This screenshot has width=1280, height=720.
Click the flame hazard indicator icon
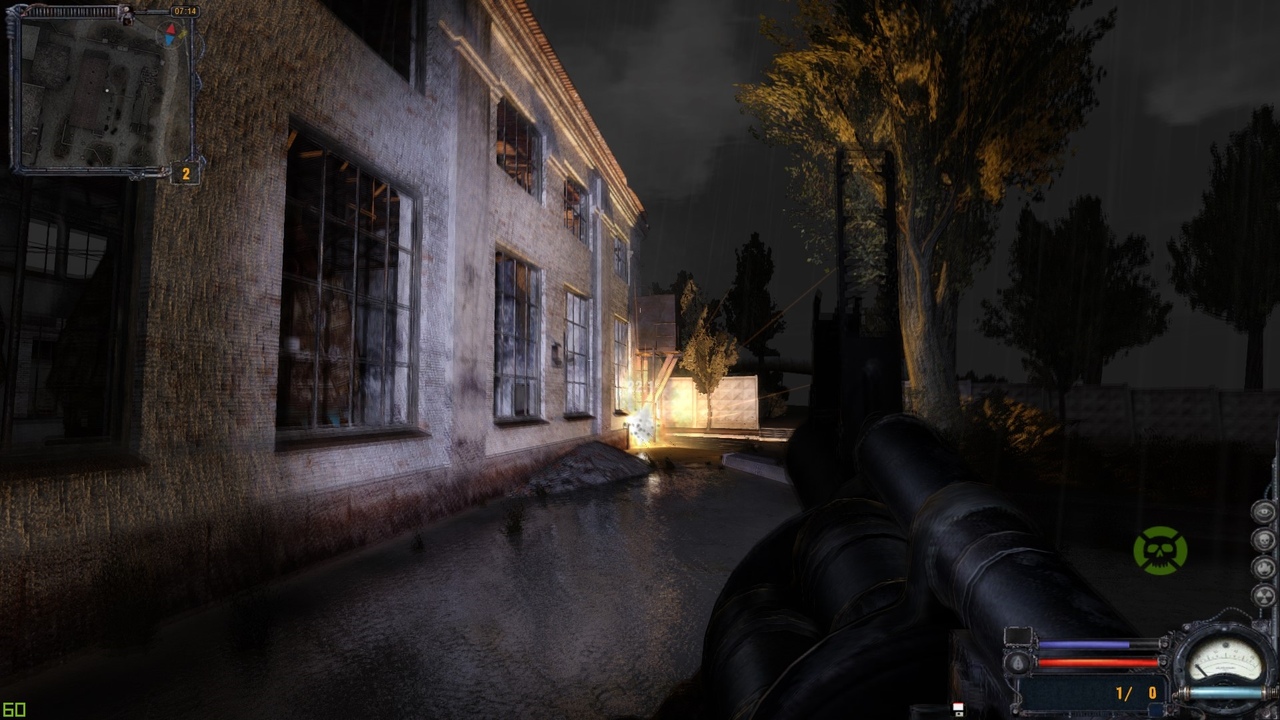click(x=1265, y=569)
